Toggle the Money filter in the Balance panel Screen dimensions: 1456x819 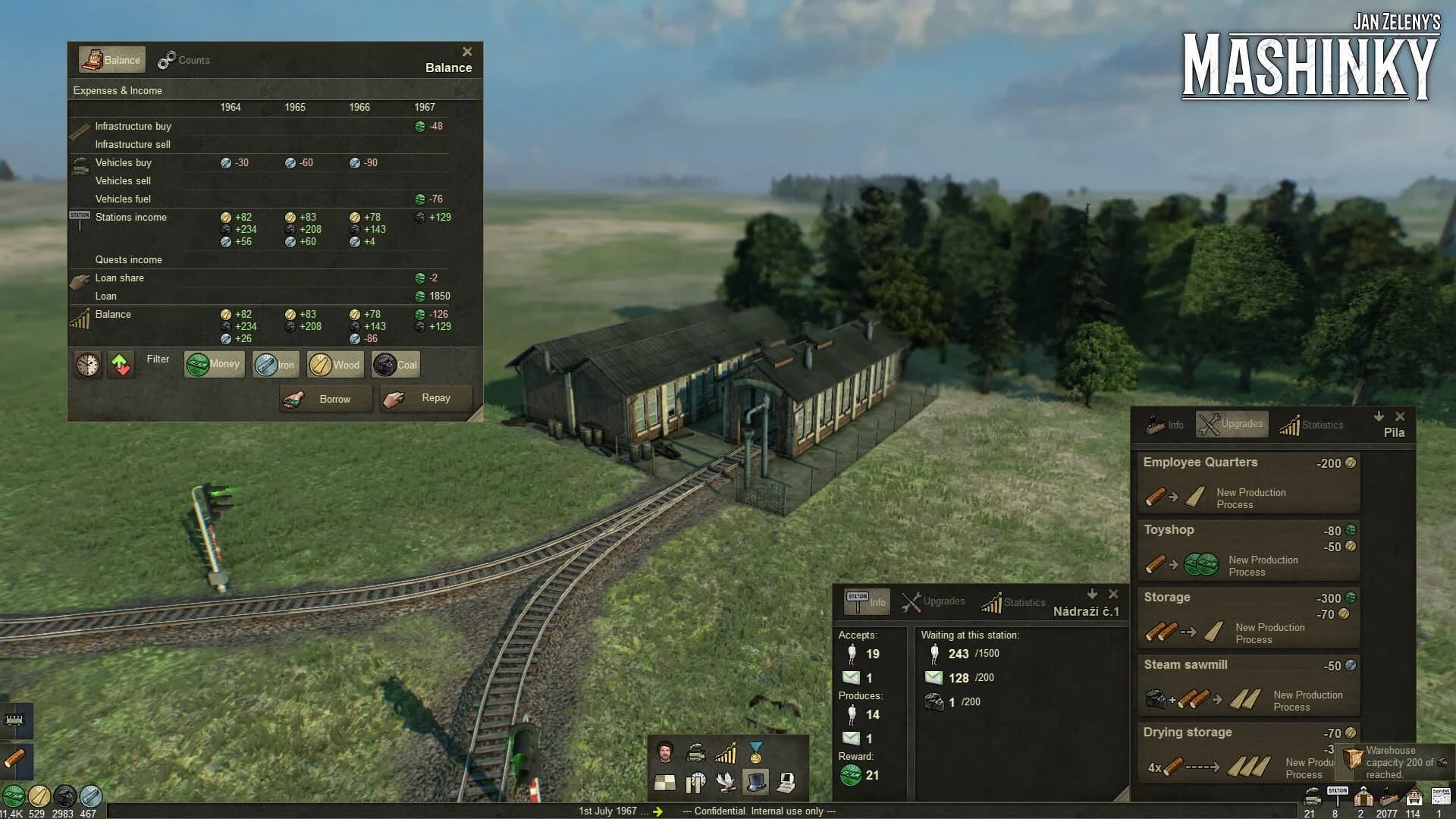pyautogui.click(x=213, y=364)
